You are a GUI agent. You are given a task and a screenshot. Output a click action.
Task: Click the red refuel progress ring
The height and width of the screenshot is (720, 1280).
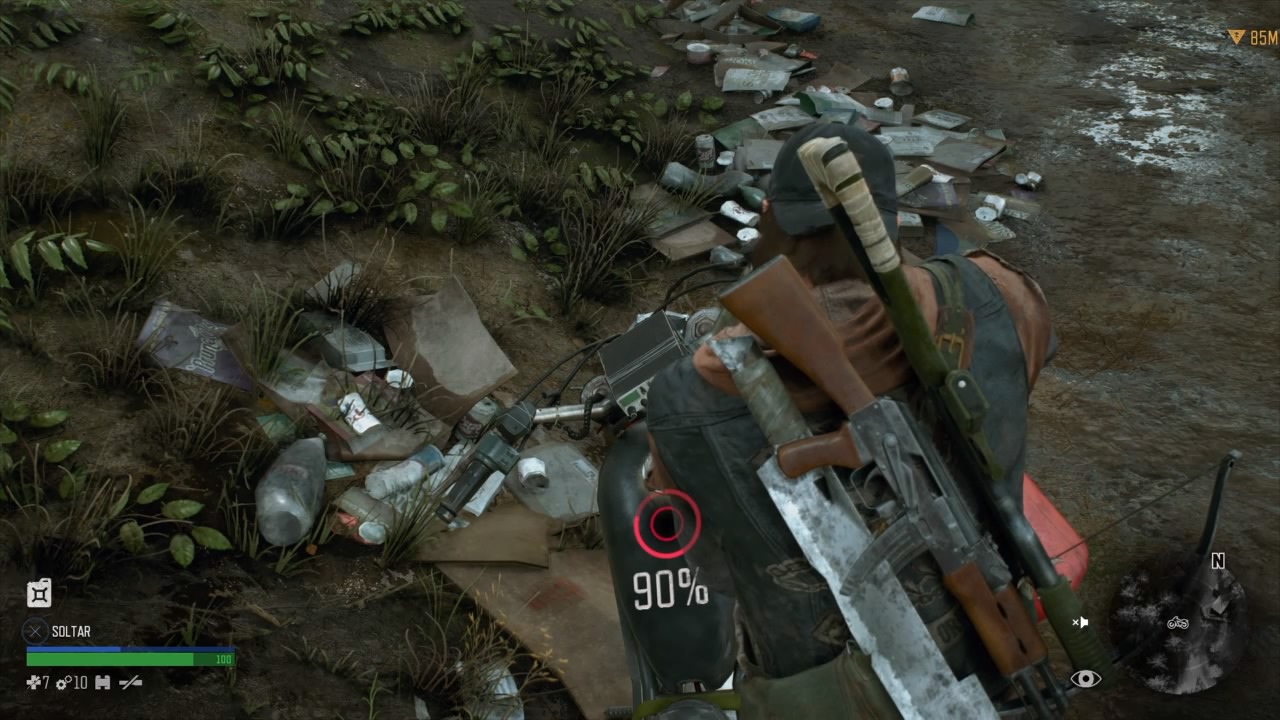pyautogui.click(x=665, y=524)
